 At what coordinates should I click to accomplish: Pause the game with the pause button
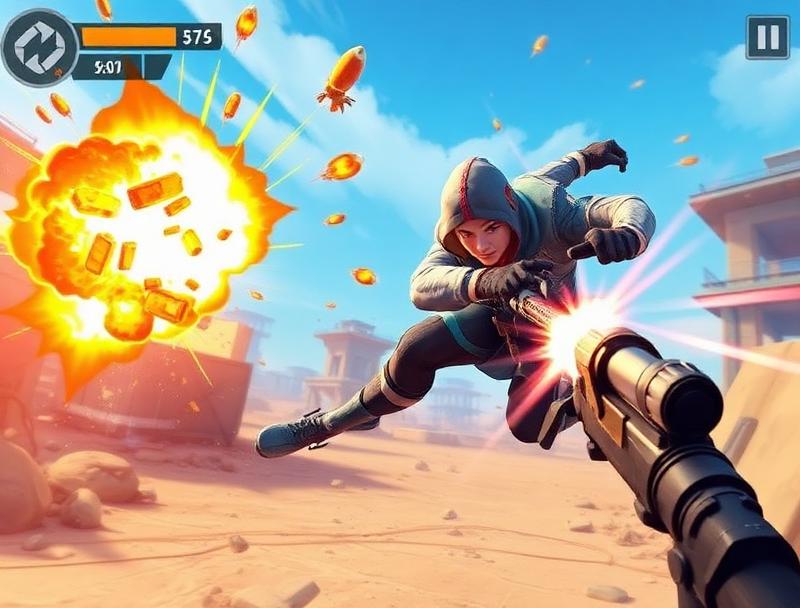coord(767,38)
